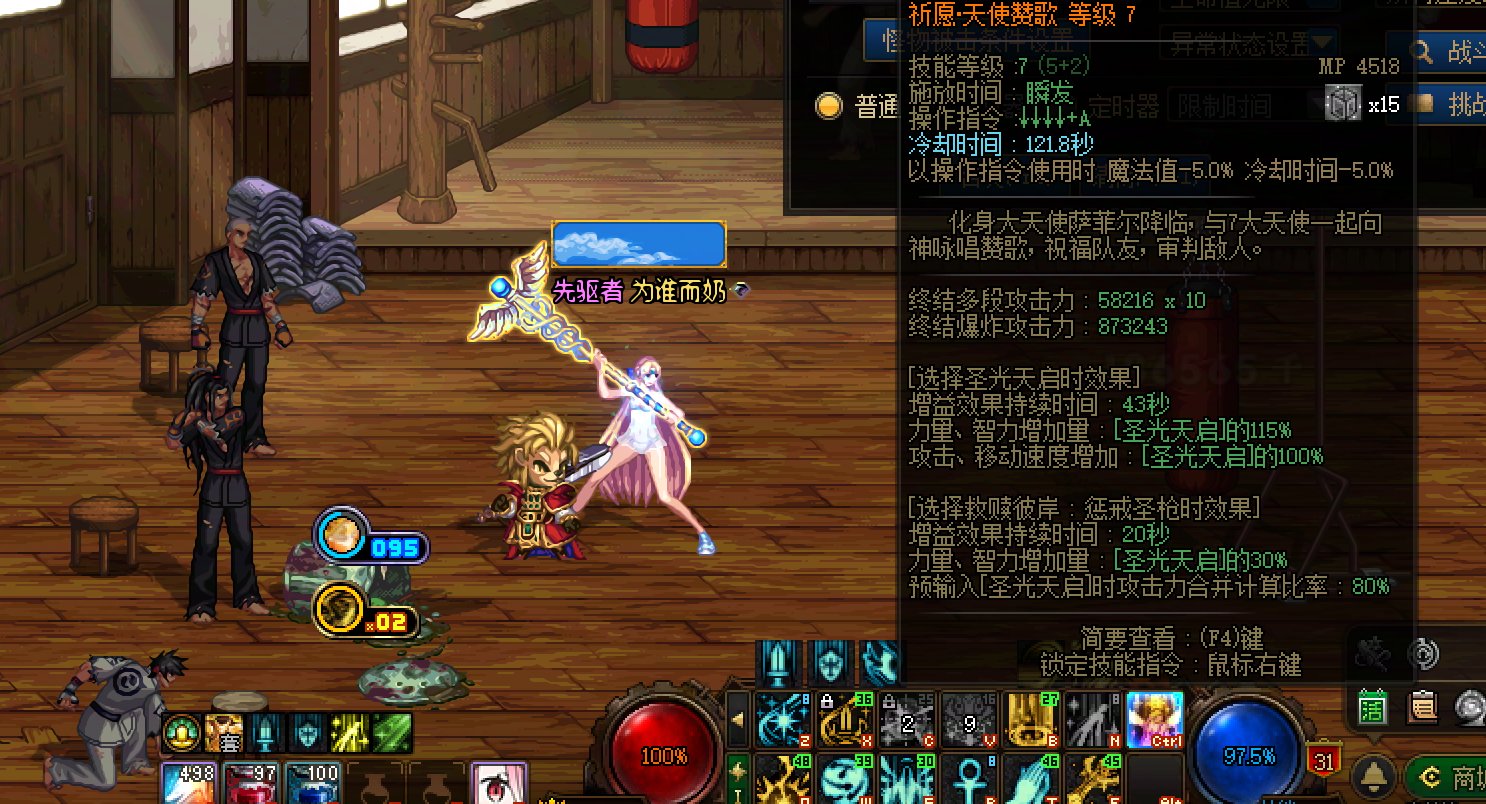Toggle the padlock lock on the X-slot skill

(x=826, y=701)
